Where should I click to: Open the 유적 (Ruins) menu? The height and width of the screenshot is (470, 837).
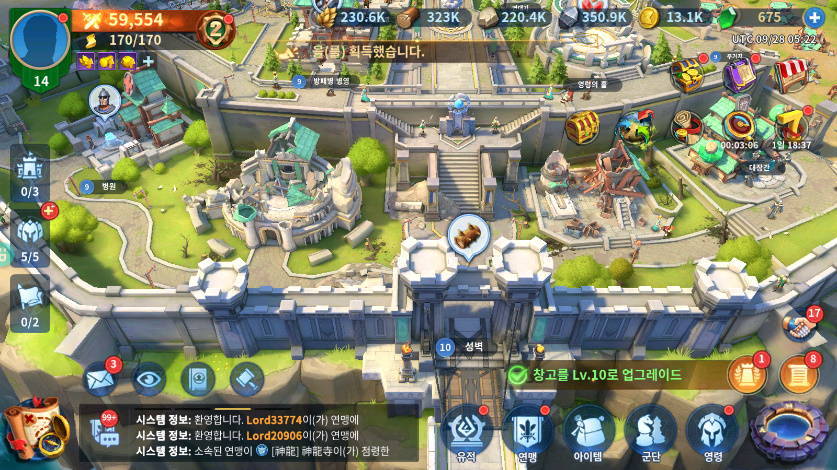pos(466,432)
